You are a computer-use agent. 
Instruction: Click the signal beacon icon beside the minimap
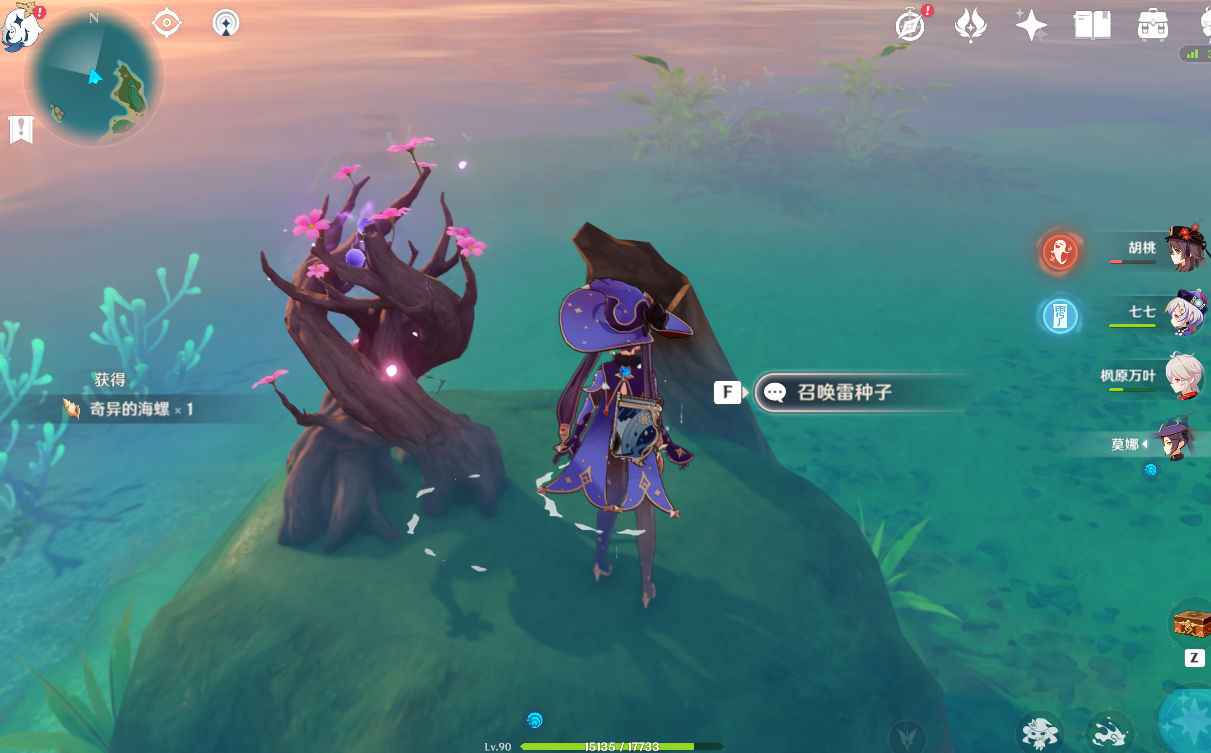tap(227, 22)
